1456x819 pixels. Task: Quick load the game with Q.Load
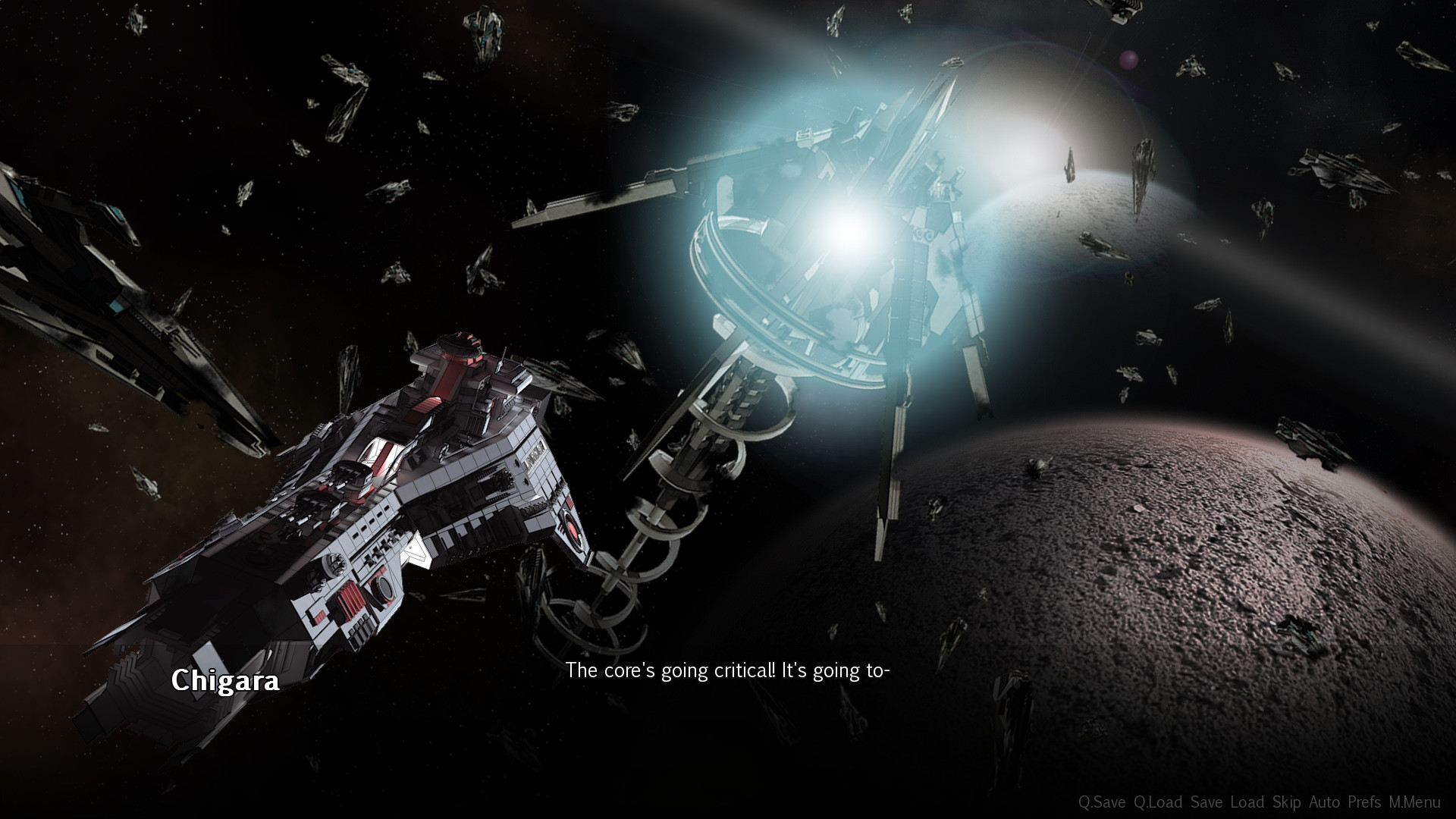1159,801
